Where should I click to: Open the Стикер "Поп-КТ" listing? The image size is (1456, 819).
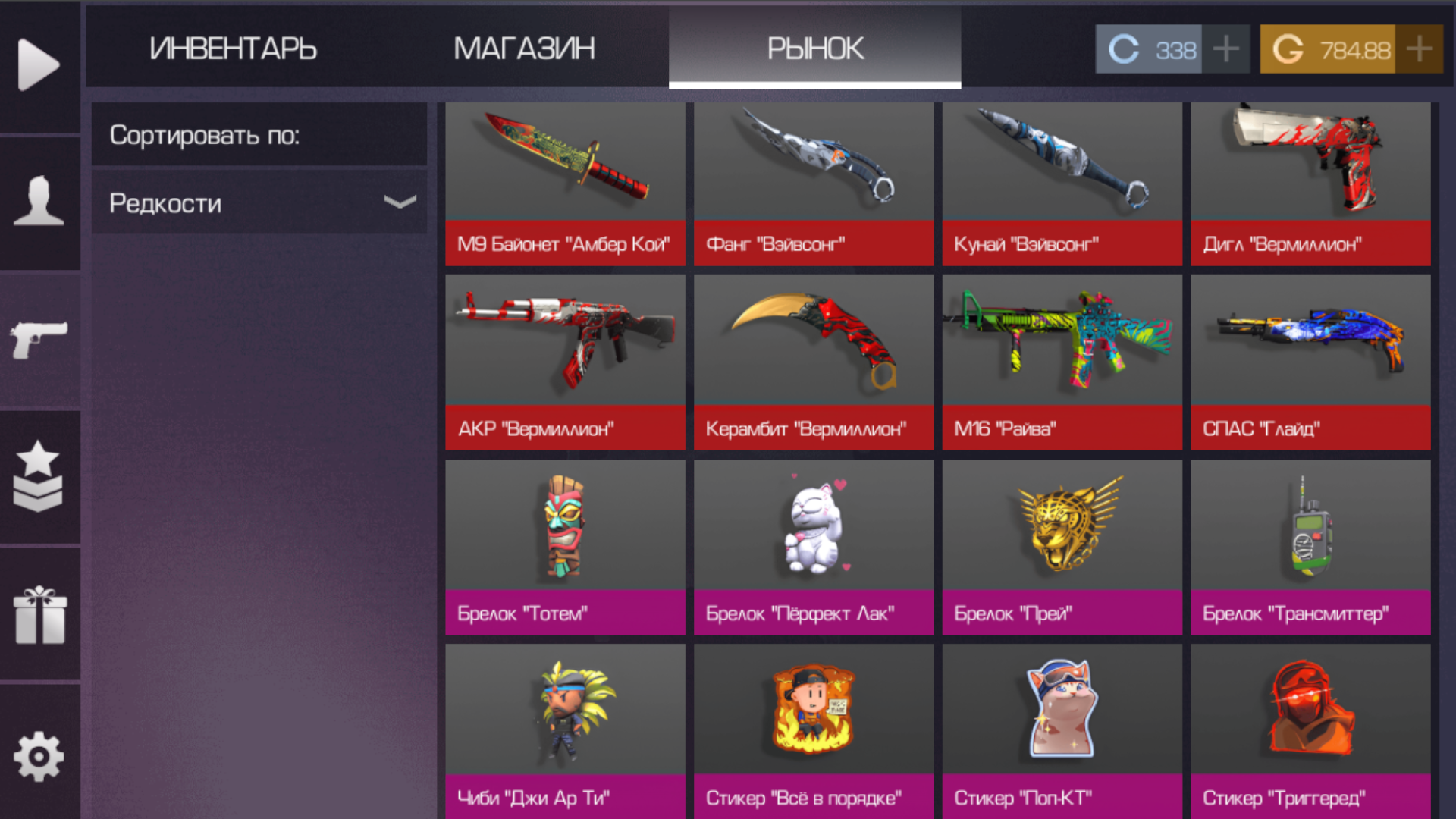click(x=1062, y=732)
